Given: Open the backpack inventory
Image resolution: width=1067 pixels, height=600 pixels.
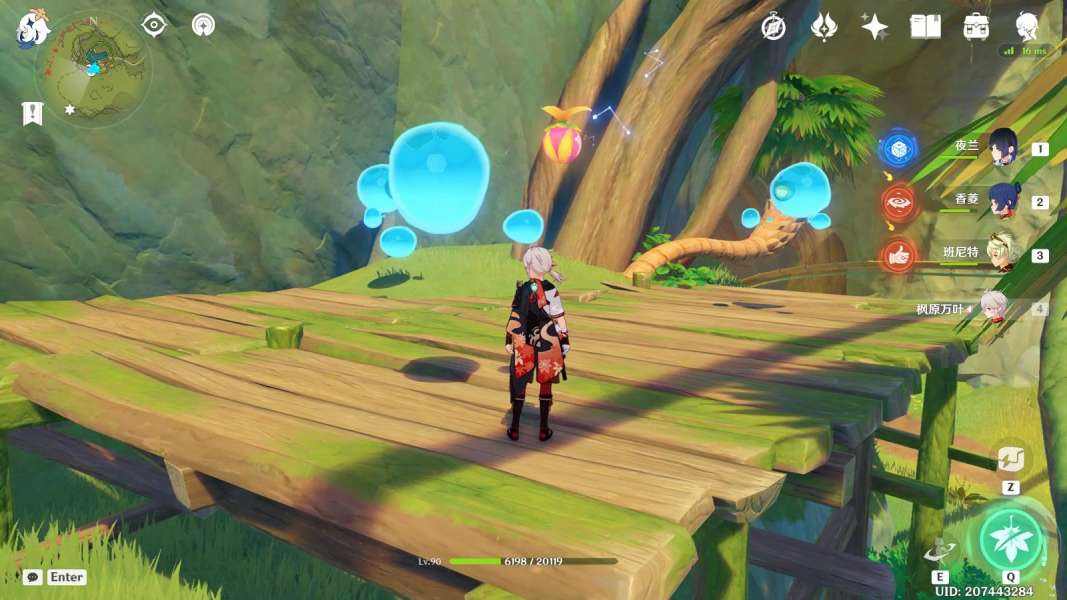Looking at the screenshot, I should 976,27.
